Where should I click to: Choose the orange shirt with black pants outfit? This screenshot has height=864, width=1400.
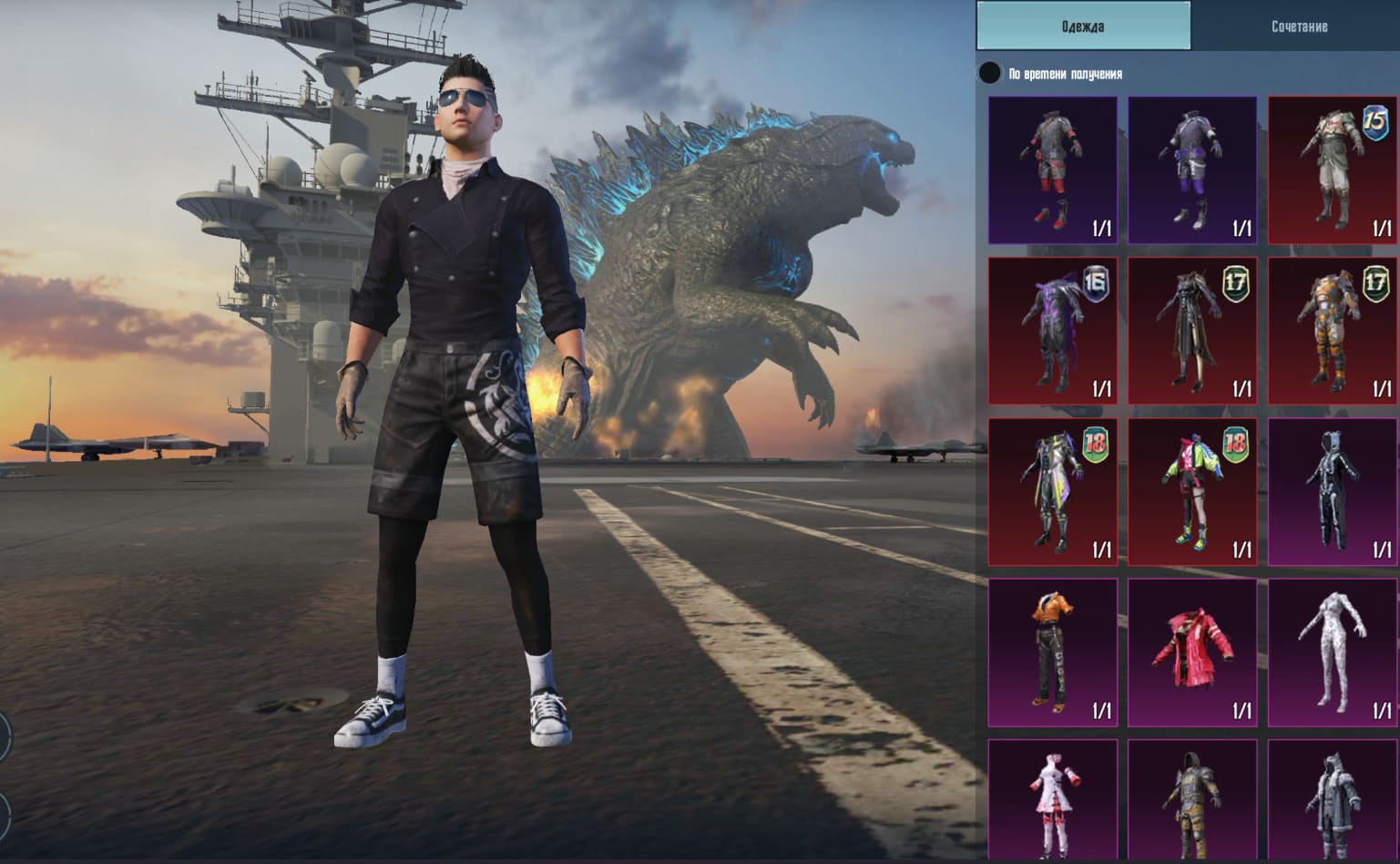pyautogui.click(x=1053, y=653)
